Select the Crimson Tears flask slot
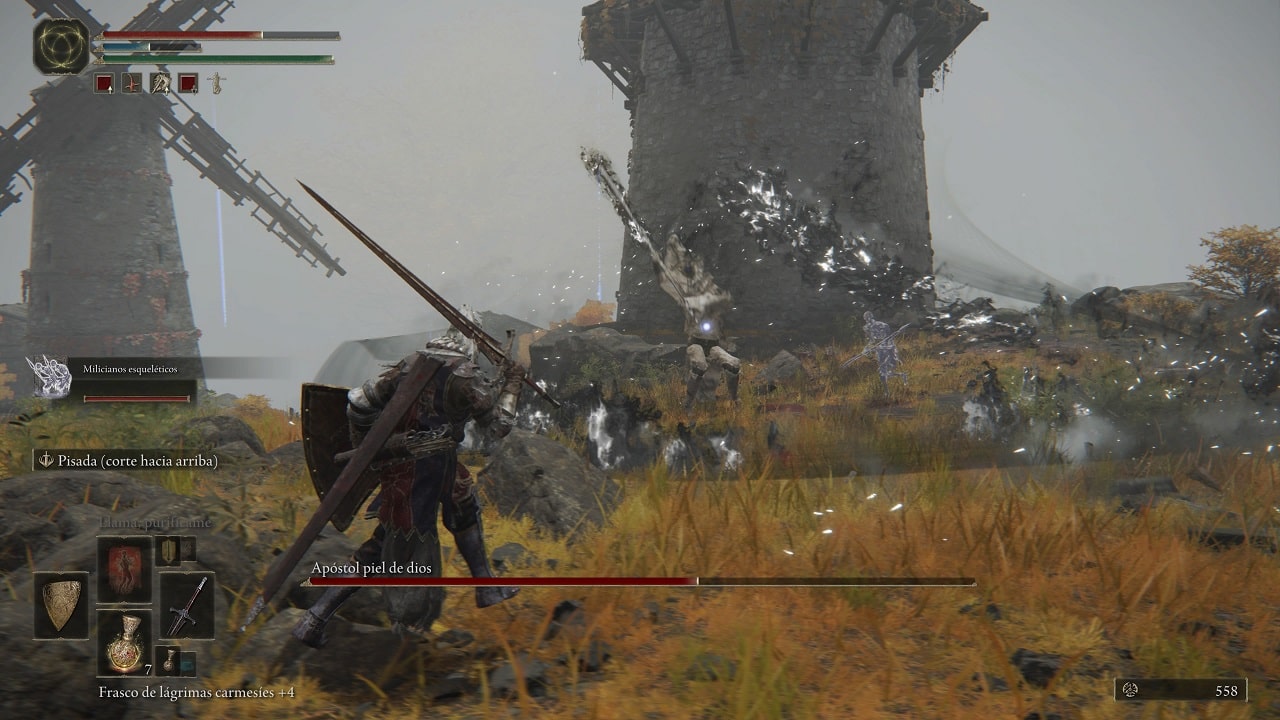The height and width of the screenshot is (720, 1280). 124,642
